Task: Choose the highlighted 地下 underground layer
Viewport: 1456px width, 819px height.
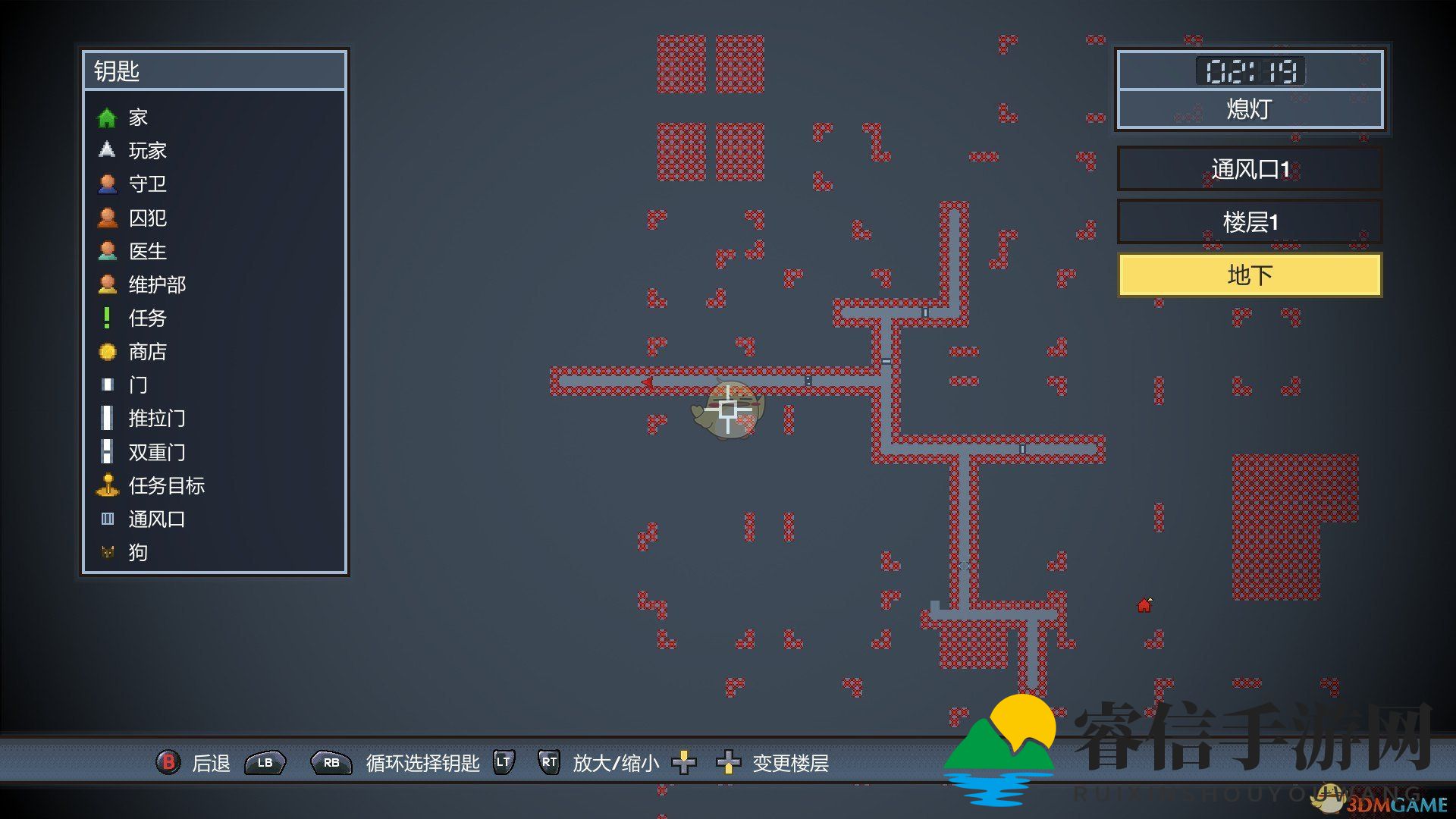Action: click(x=1249, y=275)
